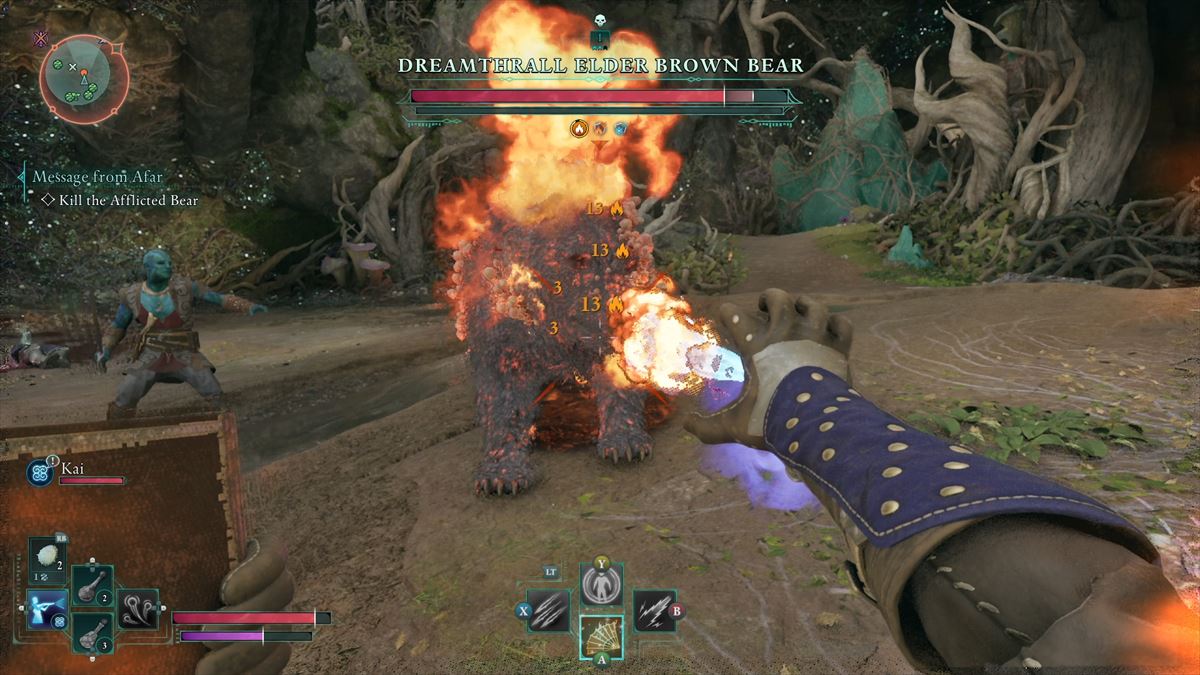The height and width of the screenshot is (675, 1200).
Task: Activate the glowing blue spellcaster ability slot
Action: (47, 609)
